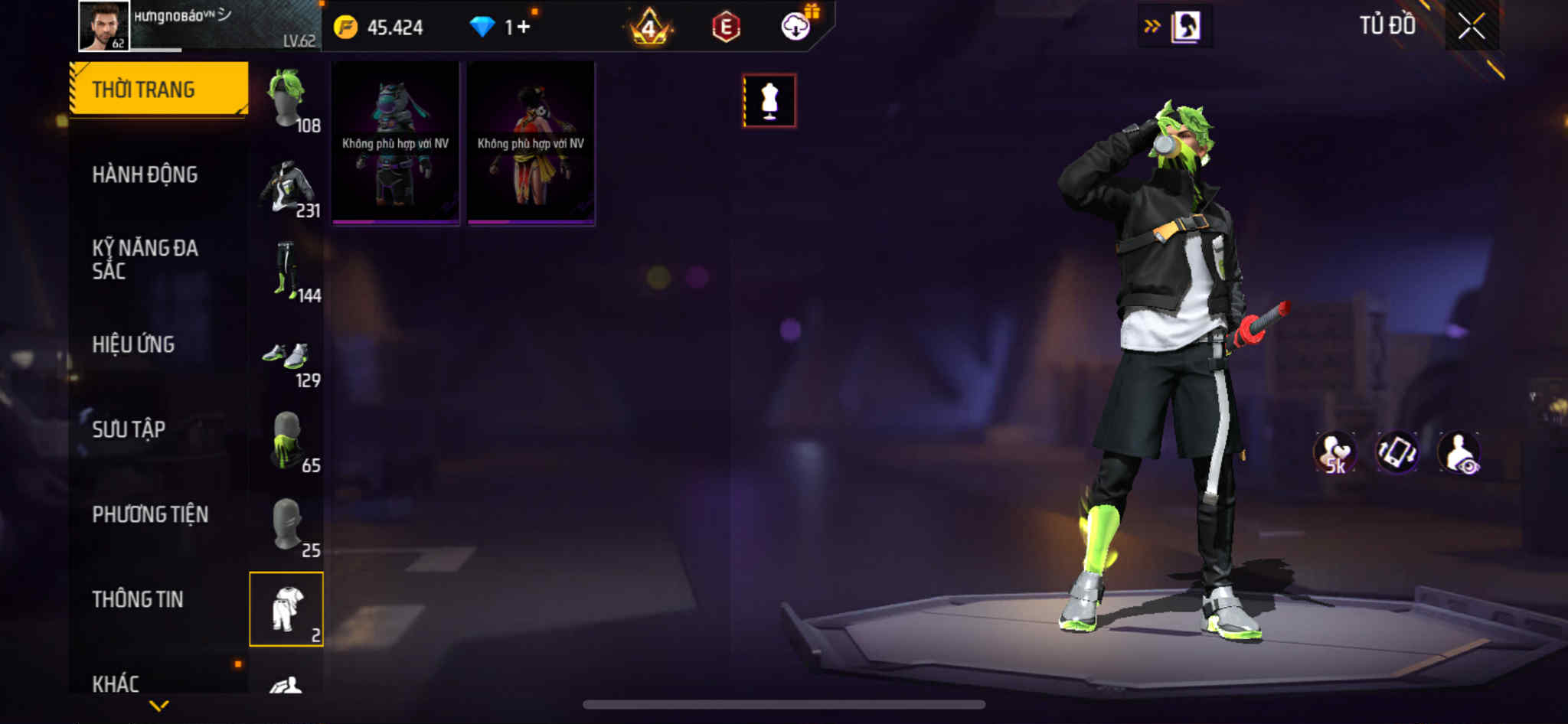Pick the red and yellow outfit thumbnail
The height and width of the screenshot is (724, 1568).
[531, 143]
